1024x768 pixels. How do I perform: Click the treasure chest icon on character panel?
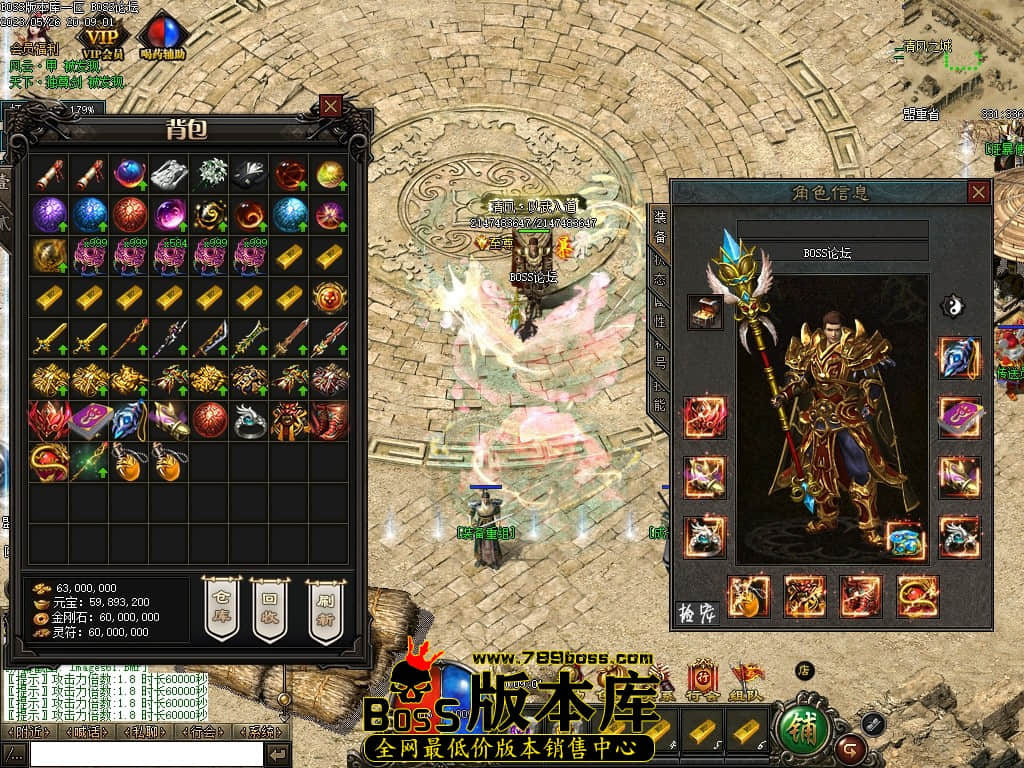click(705, 312)
